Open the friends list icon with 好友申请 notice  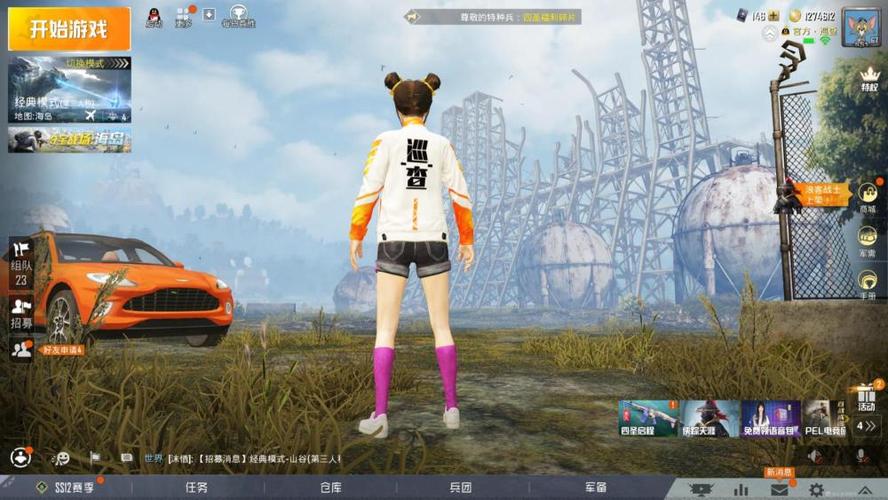pyautogui.click(x=21, y=348)
